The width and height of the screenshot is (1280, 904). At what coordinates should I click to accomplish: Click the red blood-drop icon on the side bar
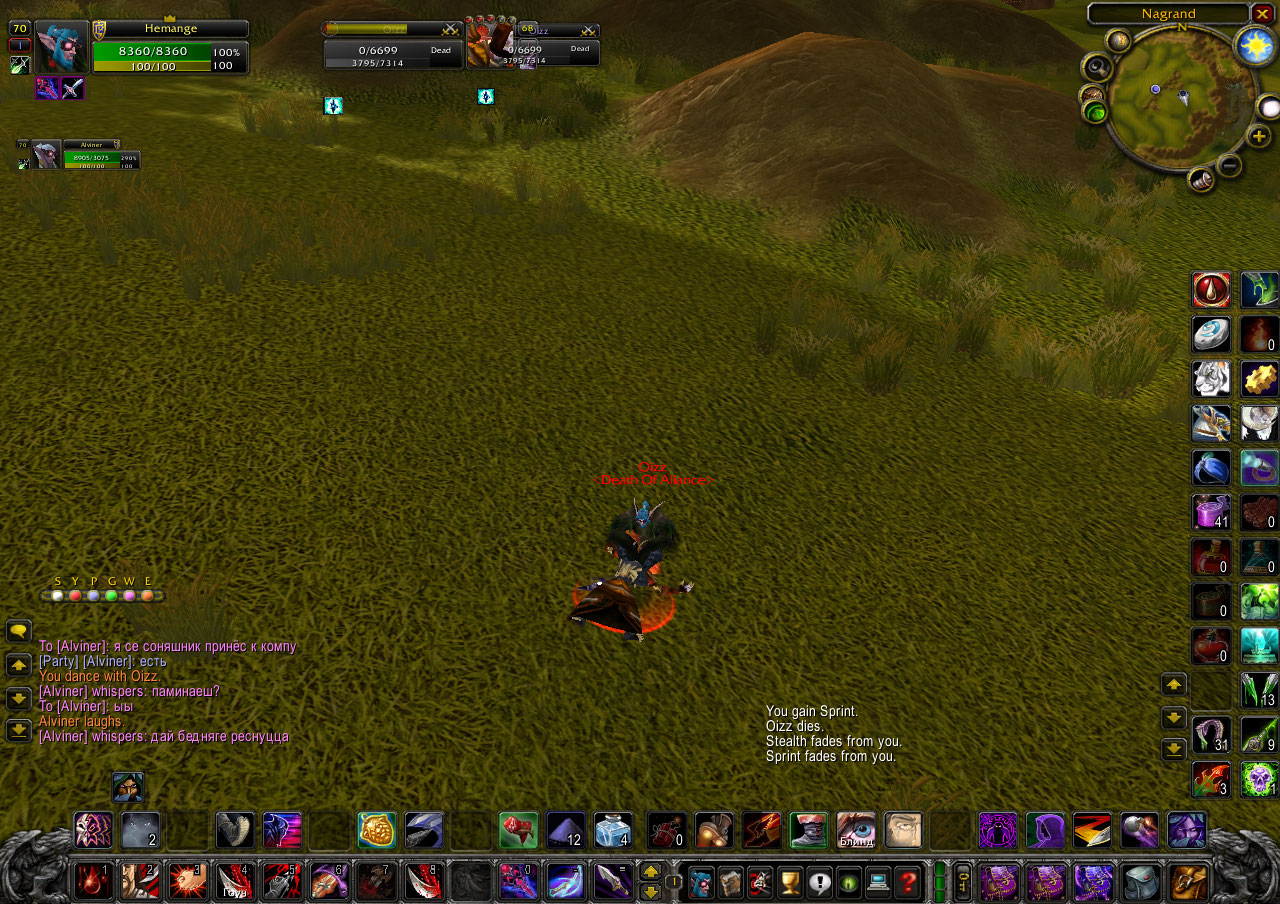(1211, 290)
